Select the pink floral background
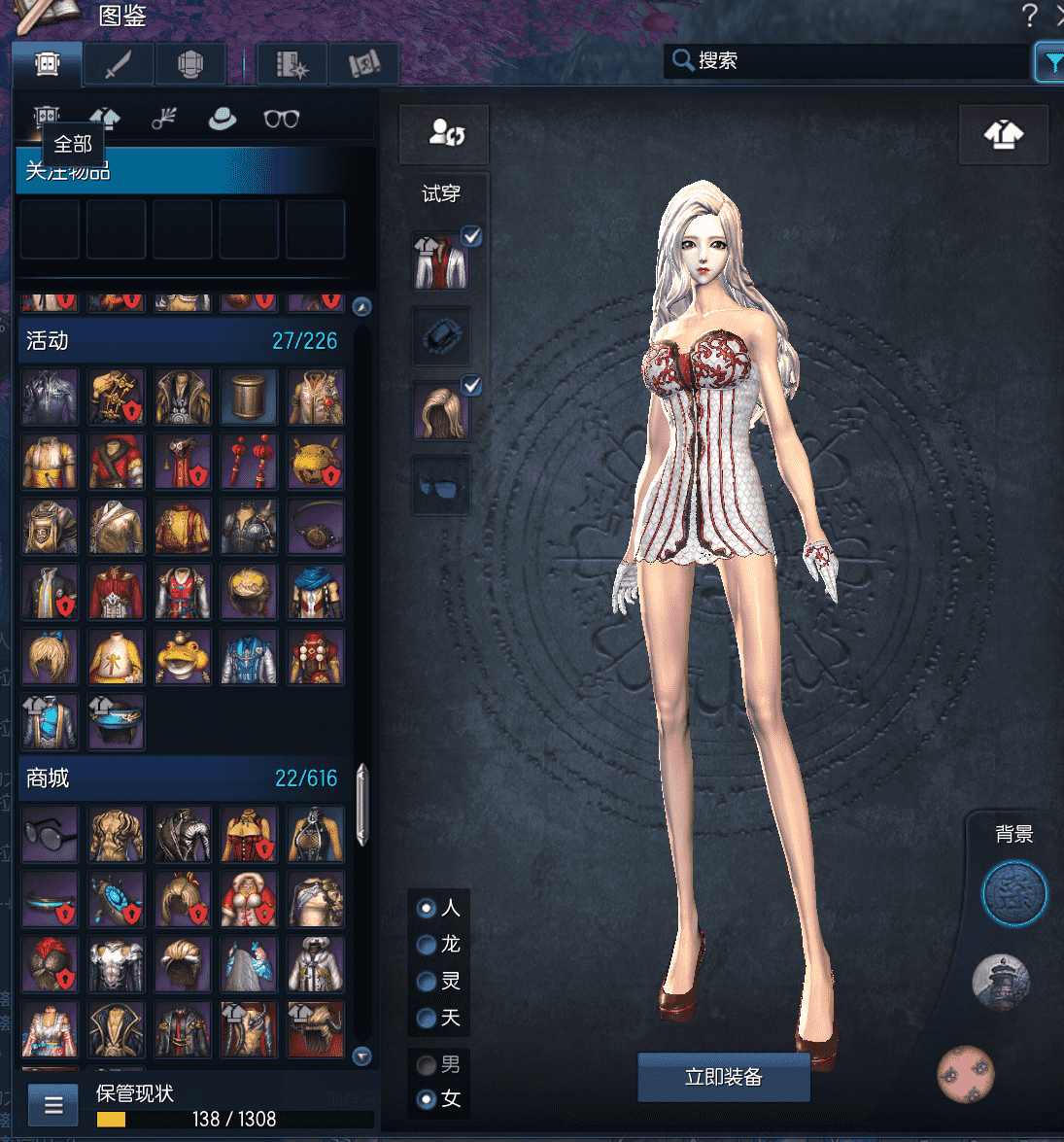Viewport: 1064px width, 1142px height. pyautogui.click(x=966, y=1073)
